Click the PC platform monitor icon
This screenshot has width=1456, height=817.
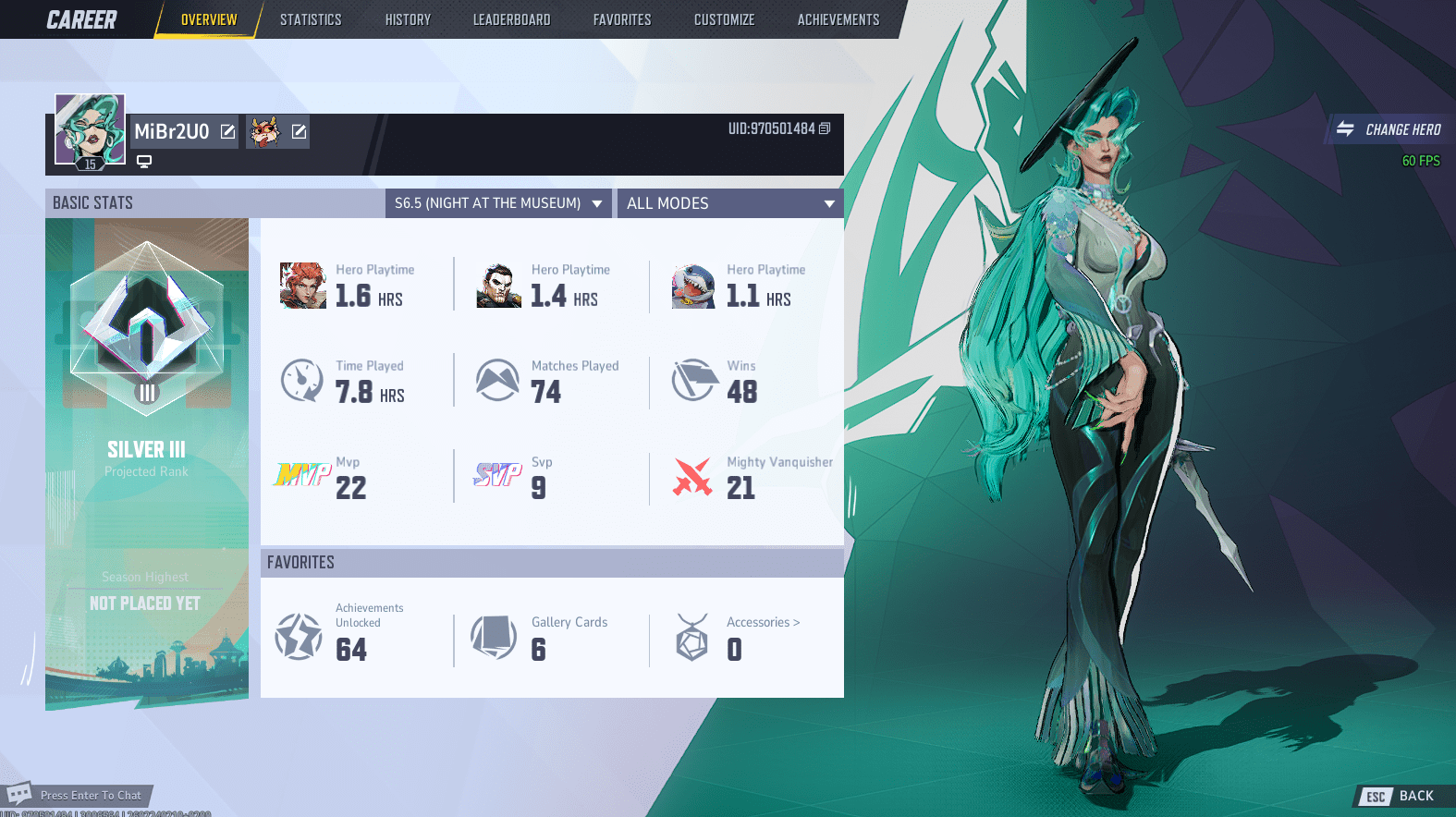point(144,161)
